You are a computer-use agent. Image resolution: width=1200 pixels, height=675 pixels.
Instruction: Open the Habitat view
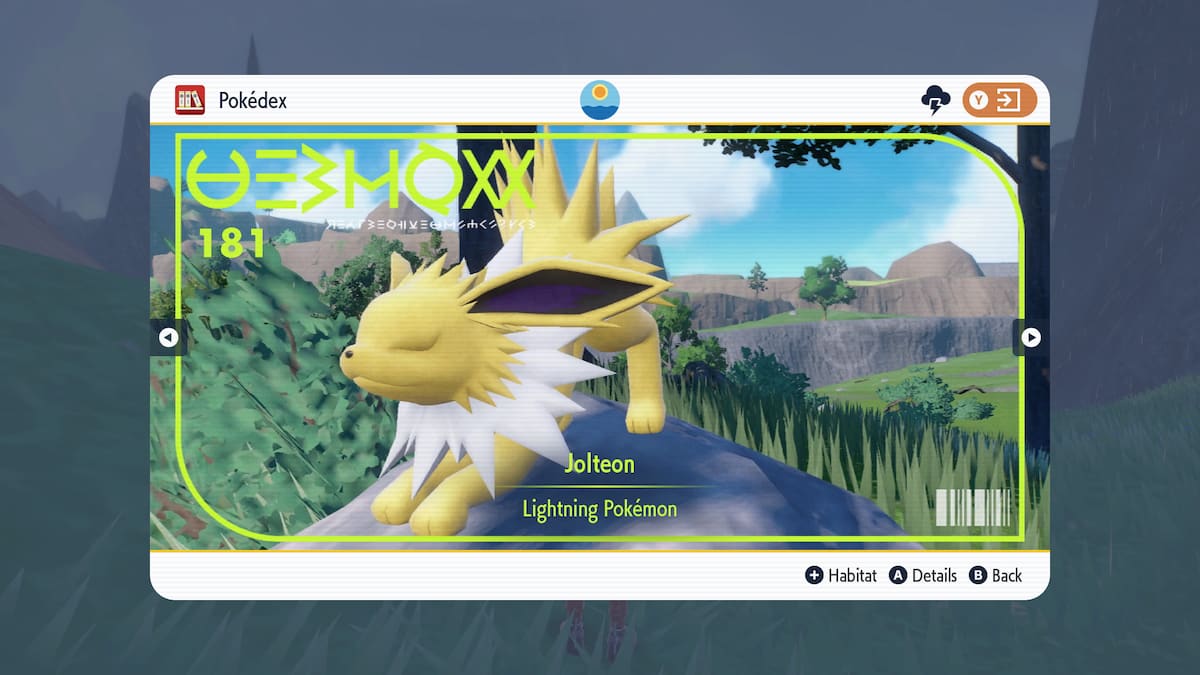click(x=841, y=575)
